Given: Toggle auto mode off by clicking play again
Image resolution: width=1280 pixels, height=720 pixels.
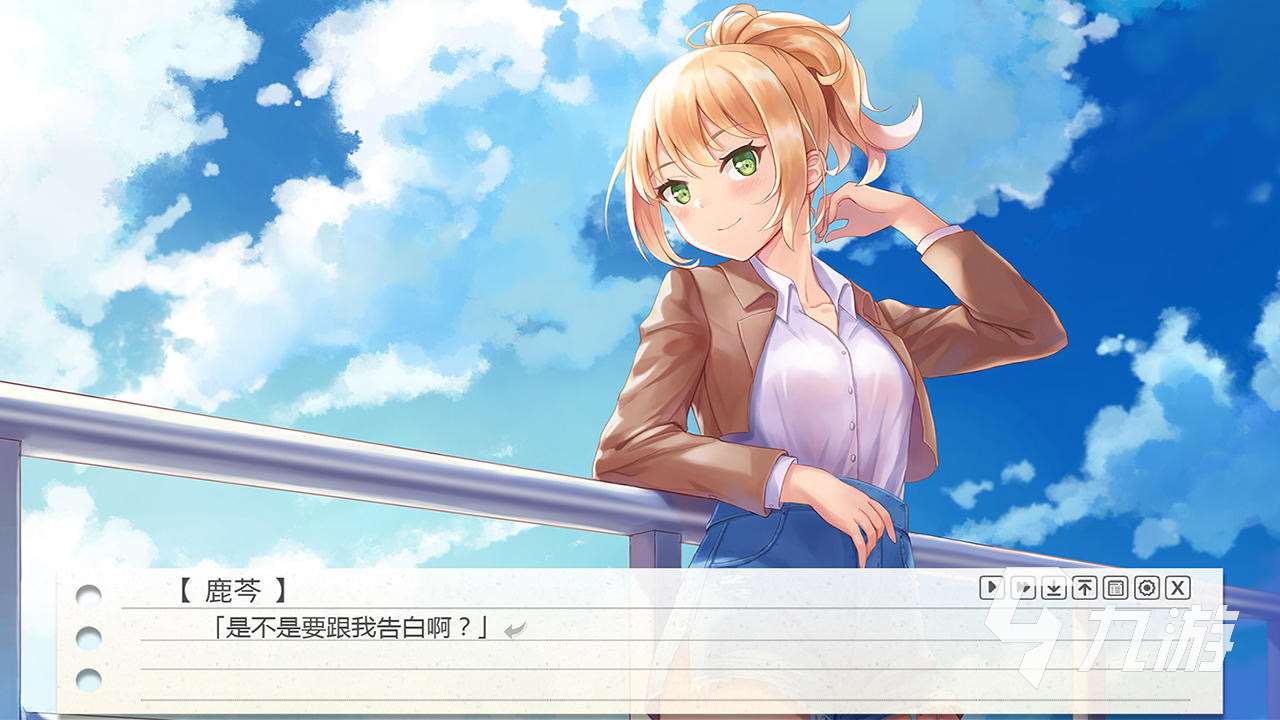Looking at the screenshot, I should [990, 588].
